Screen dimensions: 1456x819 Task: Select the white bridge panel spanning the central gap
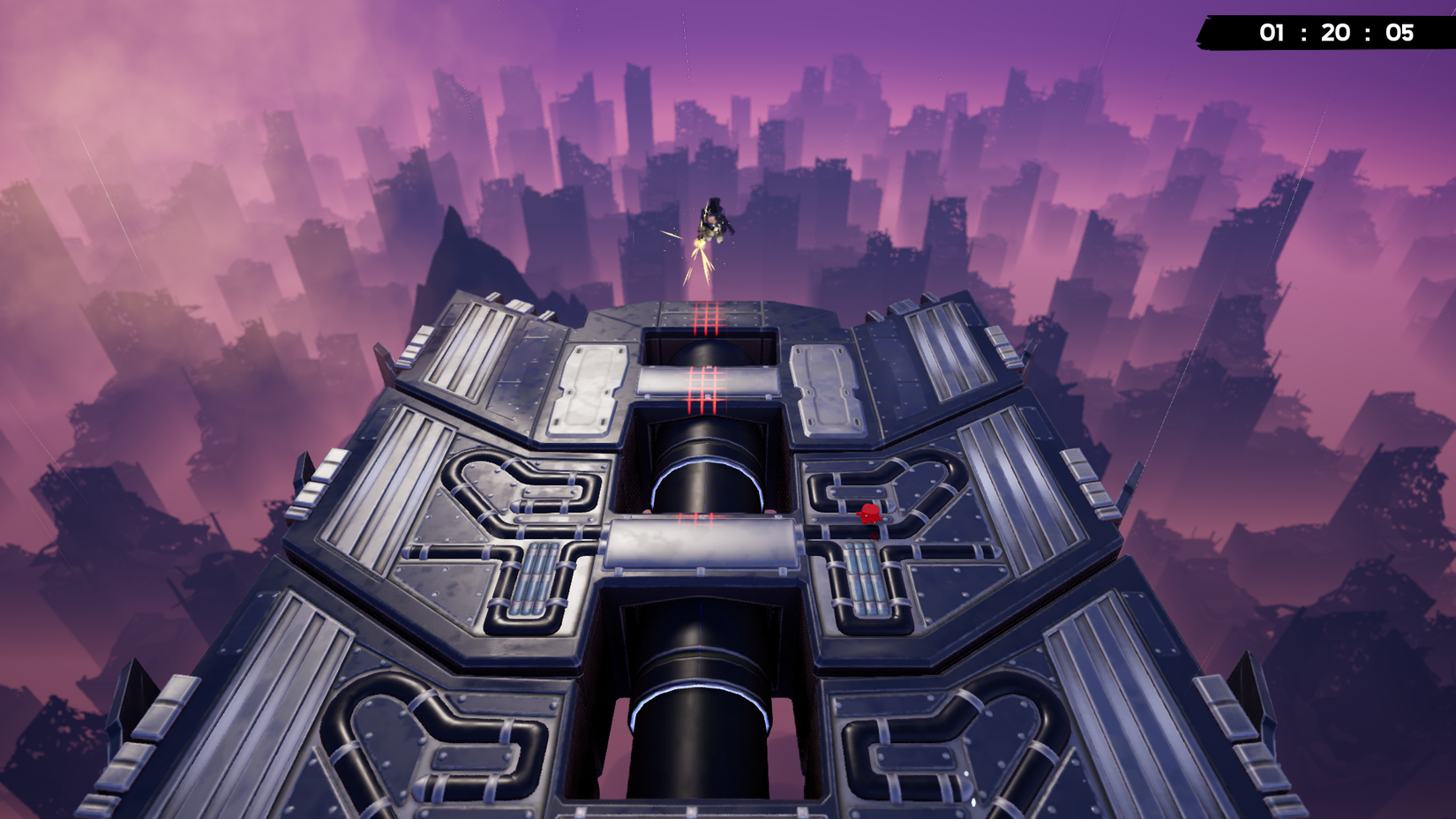(702, 543)
